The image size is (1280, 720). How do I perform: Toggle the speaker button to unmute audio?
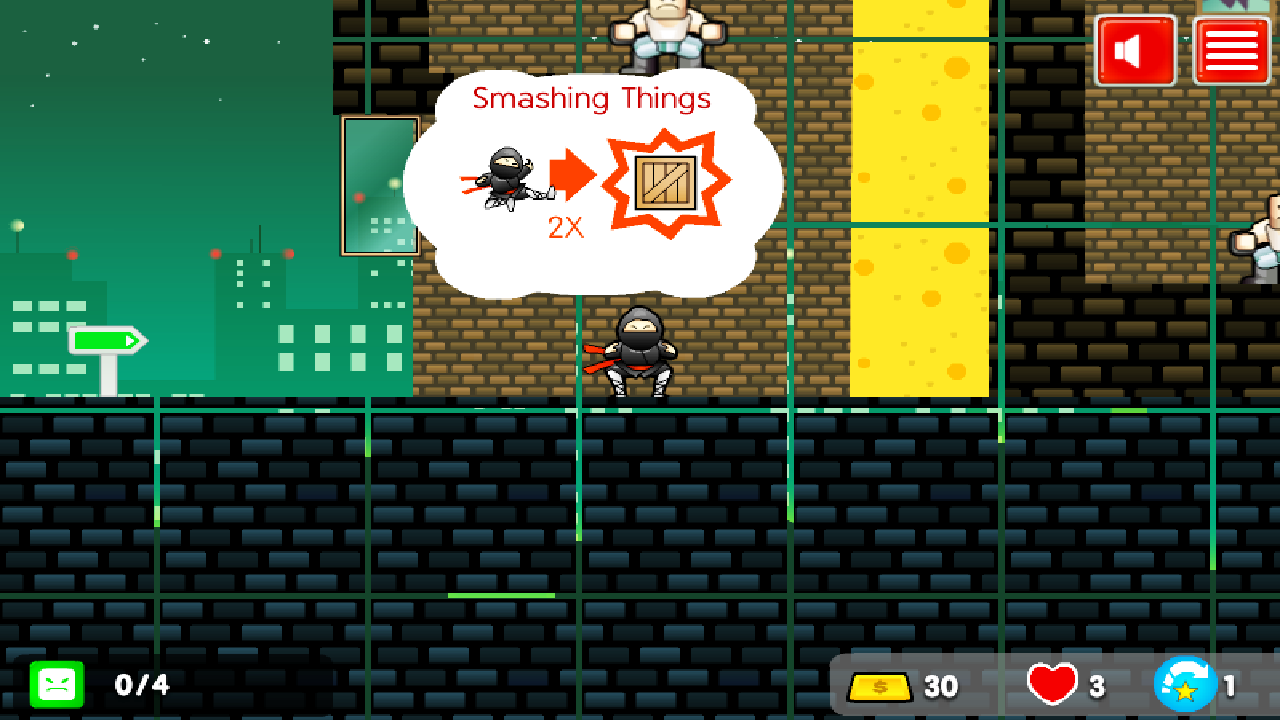pyautogui.click(x=1135, y=48)
